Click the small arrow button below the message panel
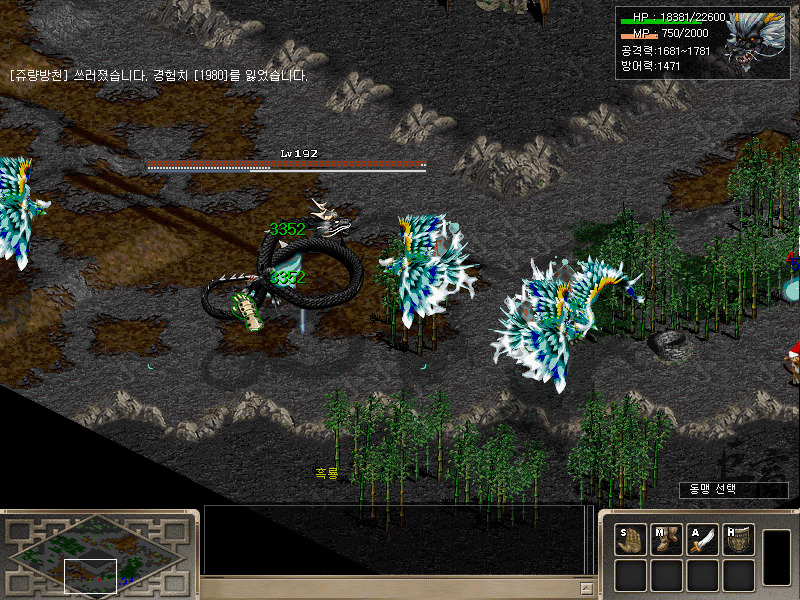 pos(586,588)
